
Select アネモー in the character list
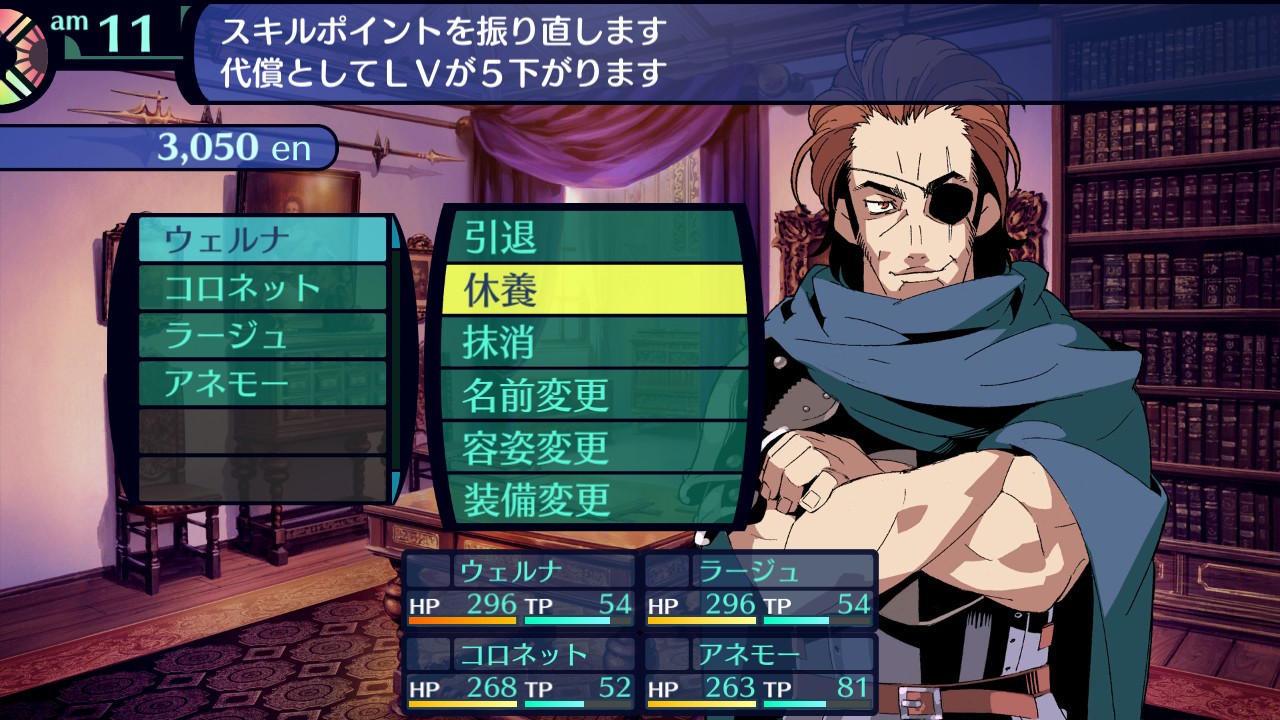pos(262,384)
